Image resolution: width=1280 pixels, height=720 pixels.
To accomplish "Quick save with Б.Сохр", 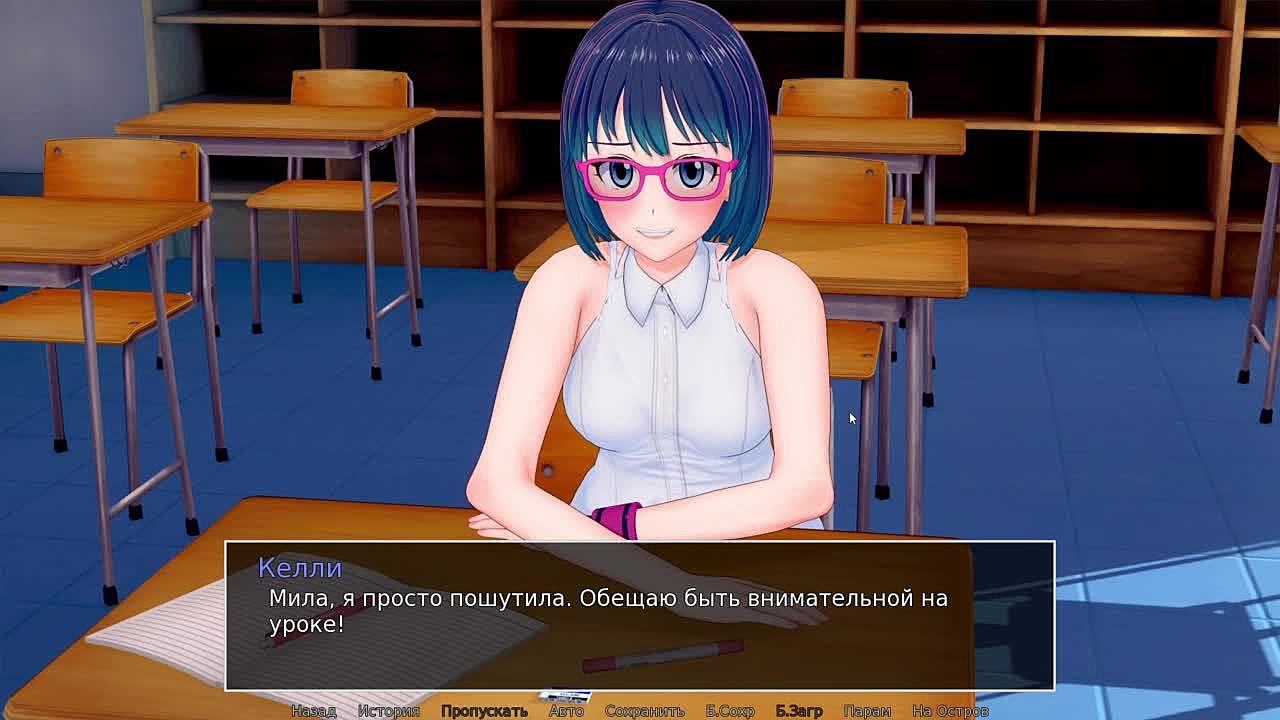I will [730, 711].
